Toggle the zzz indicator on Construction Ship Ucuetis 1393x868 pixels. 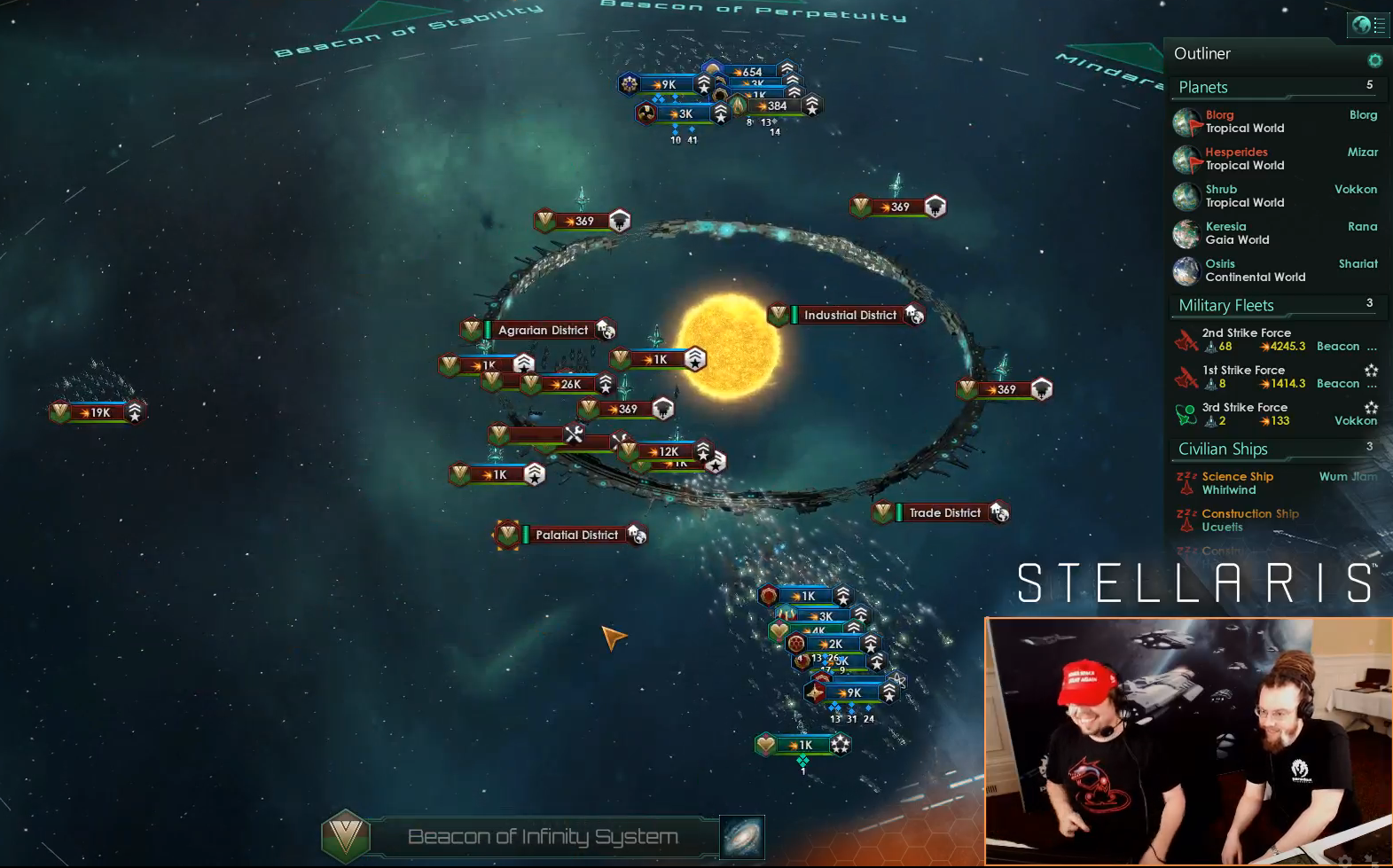1185,513
